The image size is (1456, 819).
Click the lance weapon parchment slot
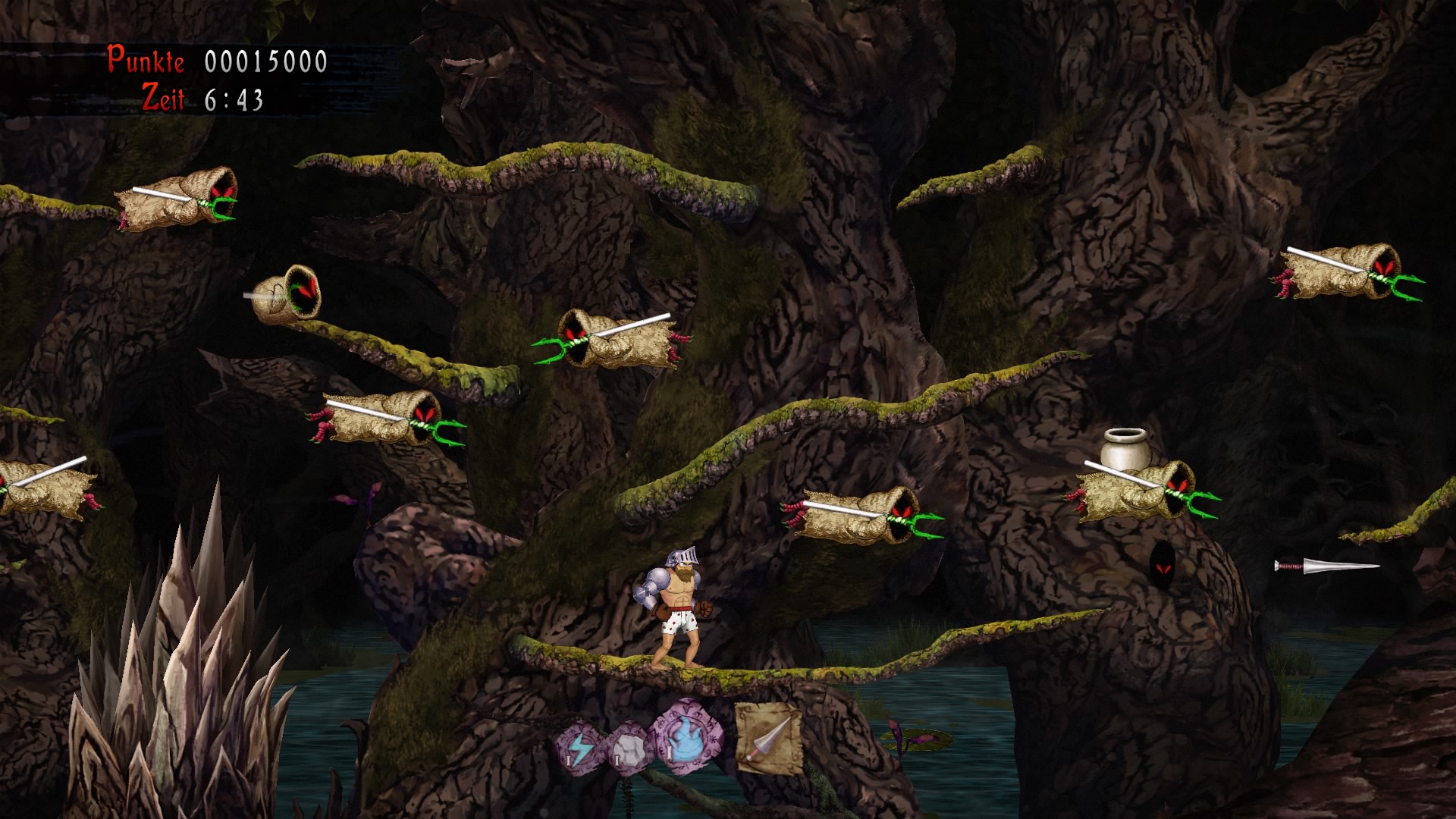pyautogui.click(x=768, y=739)
